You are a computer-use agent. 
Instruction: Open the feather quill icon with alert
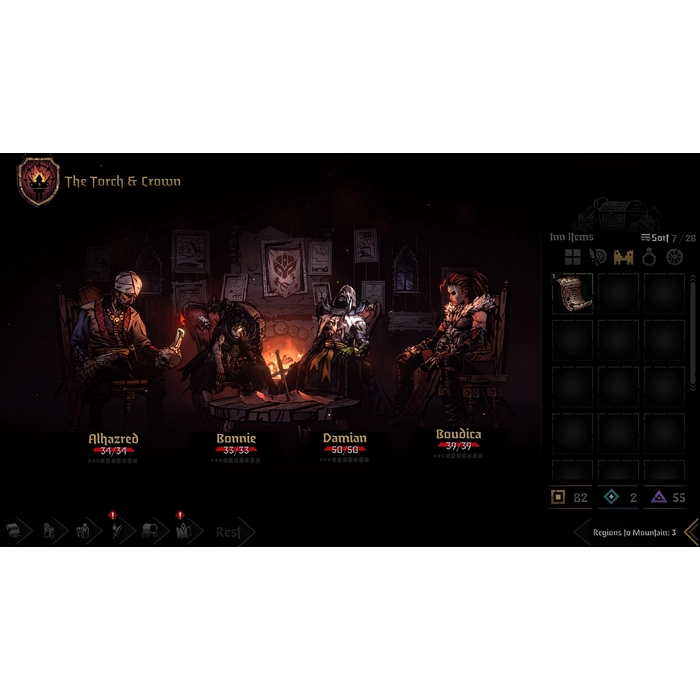coord(117,531)
